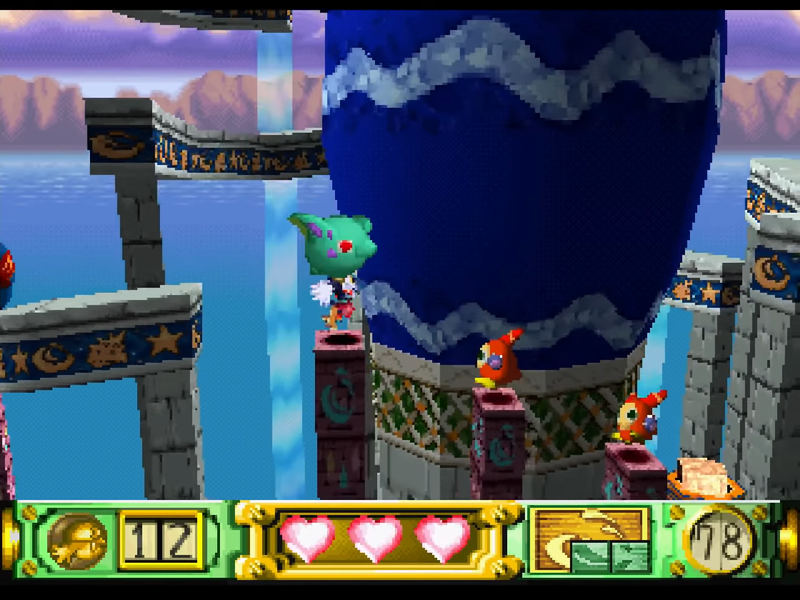Select the crescent moon fragment panel
The height and width of the screenshot is (600, 800).
click(589, 540)
